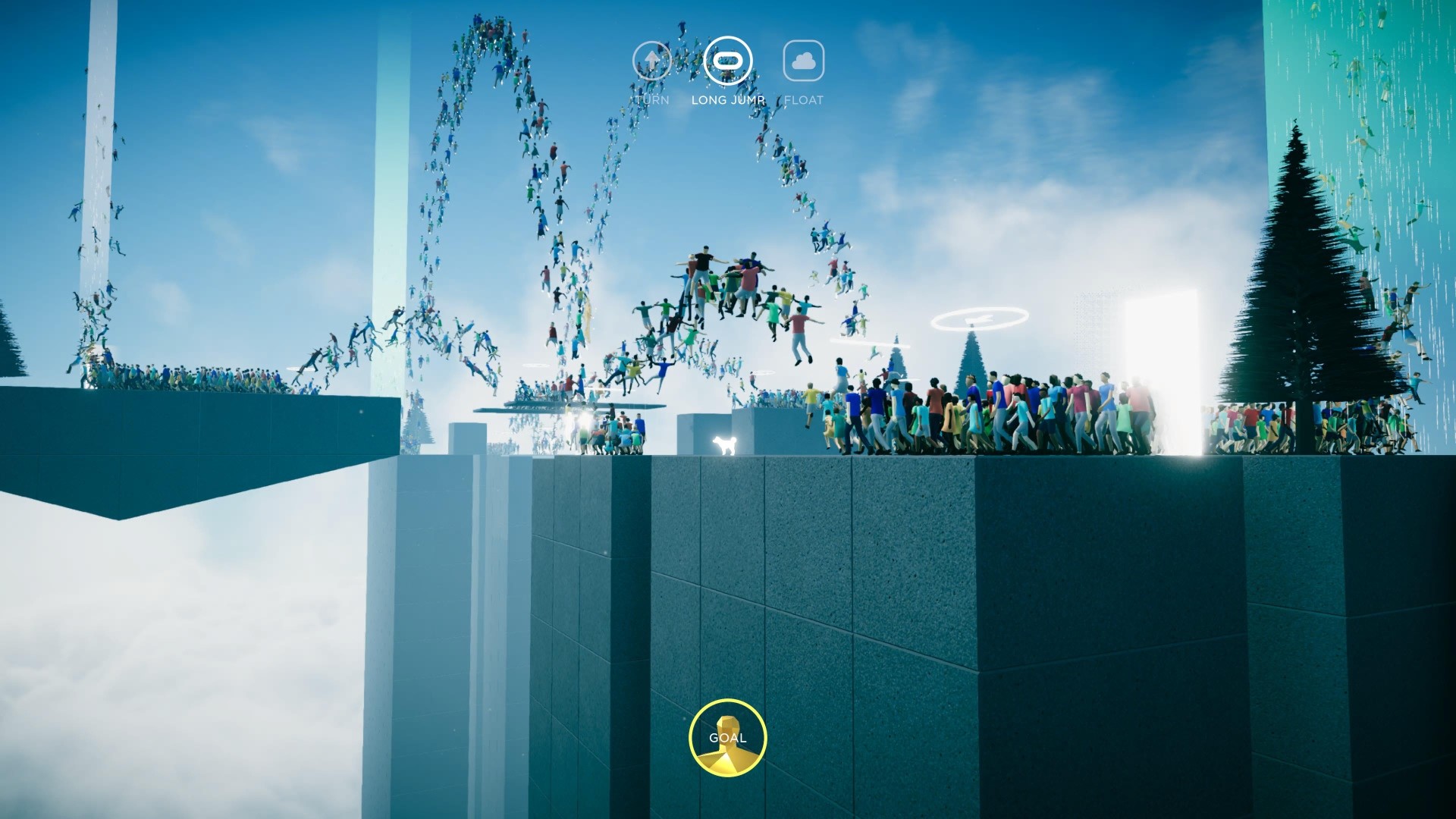Select the Turn ability icon
Image resolution: width=1456 pixels, height=819 pixels.
click(651, 61)
